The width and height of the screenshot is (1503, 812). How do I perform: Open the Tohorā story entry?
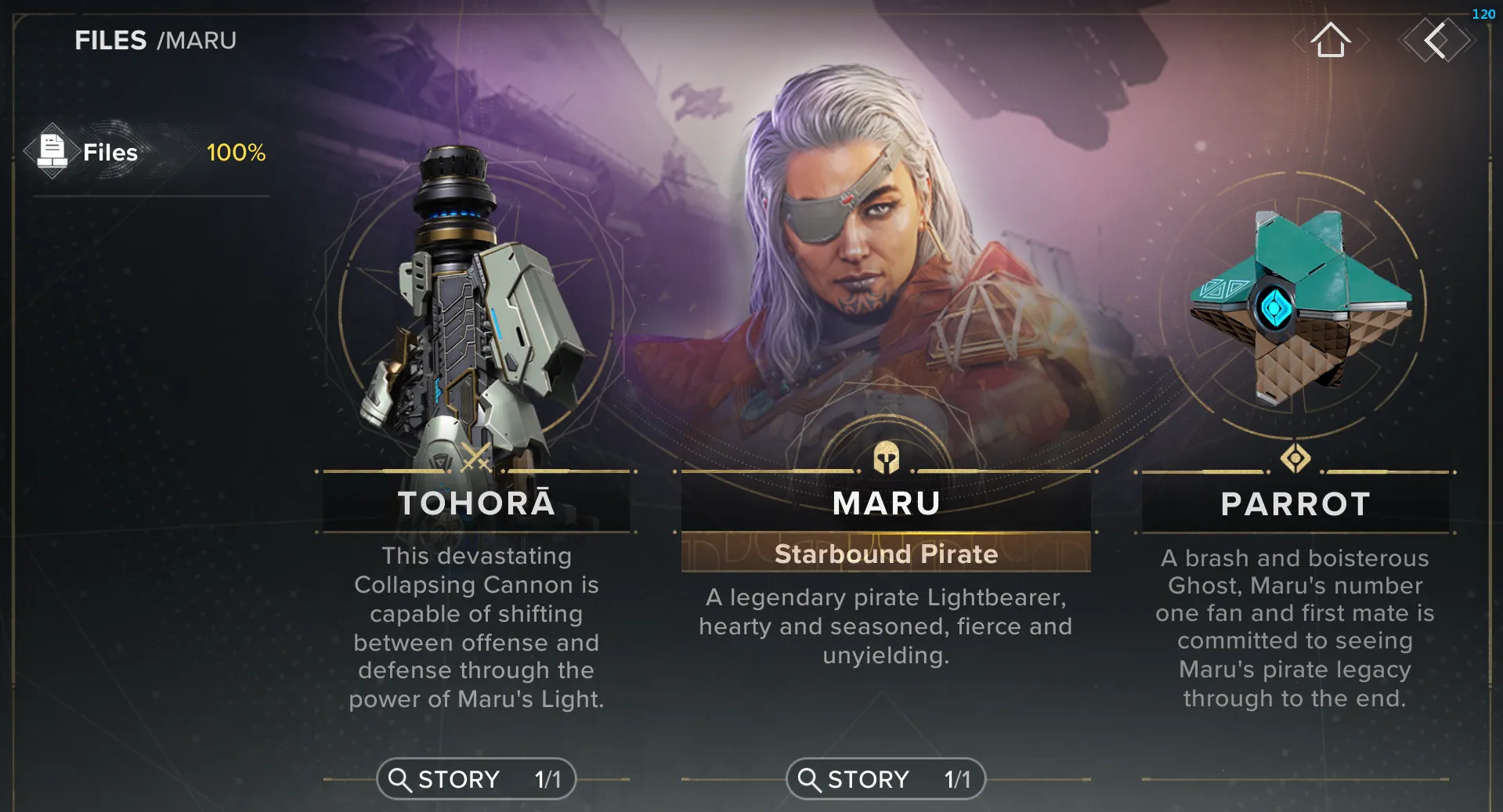pos(475,779)
